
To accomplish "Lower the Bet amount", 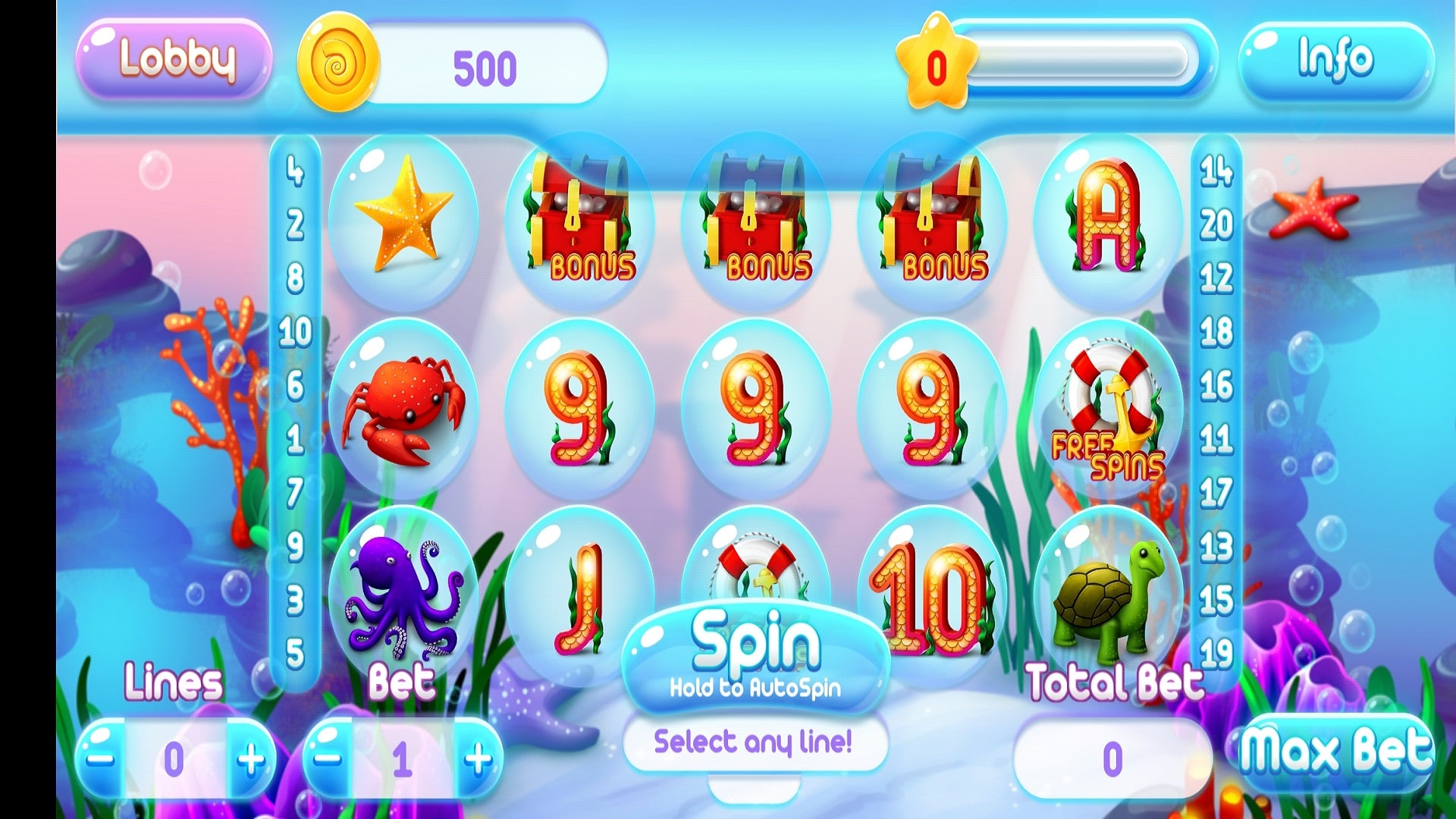I will (x=328, y=758).
